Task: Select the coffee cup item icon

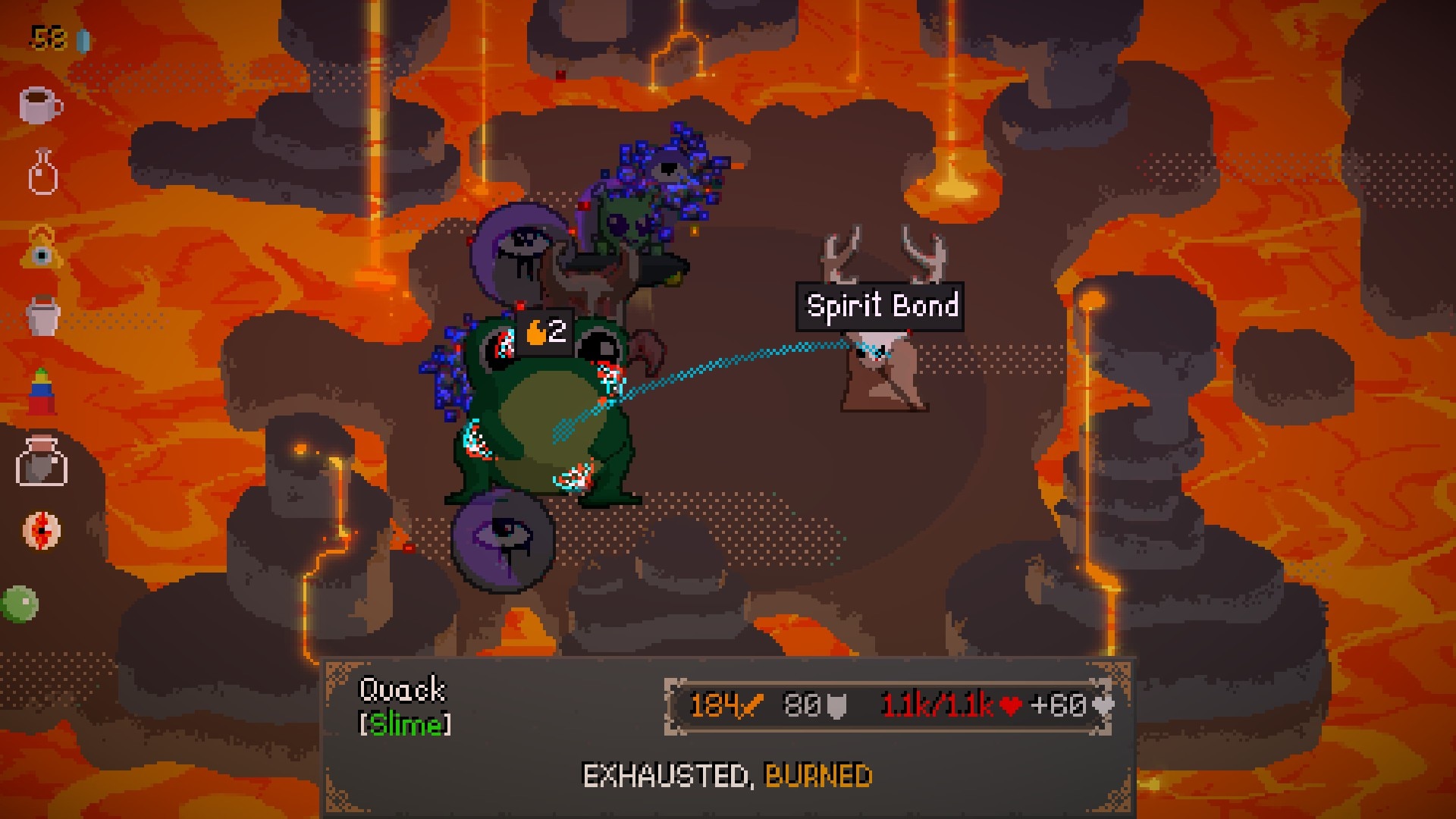Action: click(x=40, y=105)
